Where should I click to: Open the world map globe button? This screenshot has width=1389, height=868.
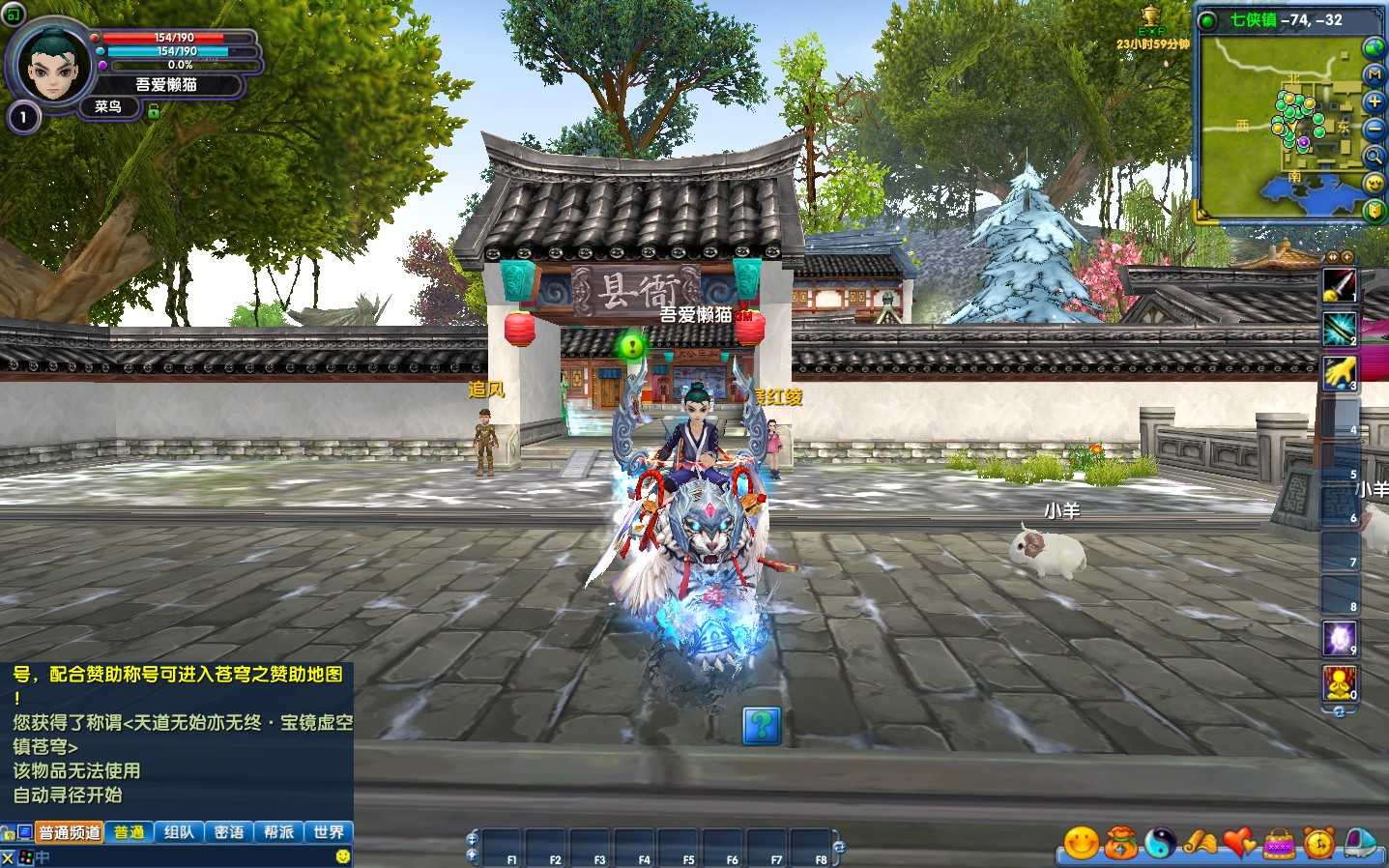(x=1374, y=46)
